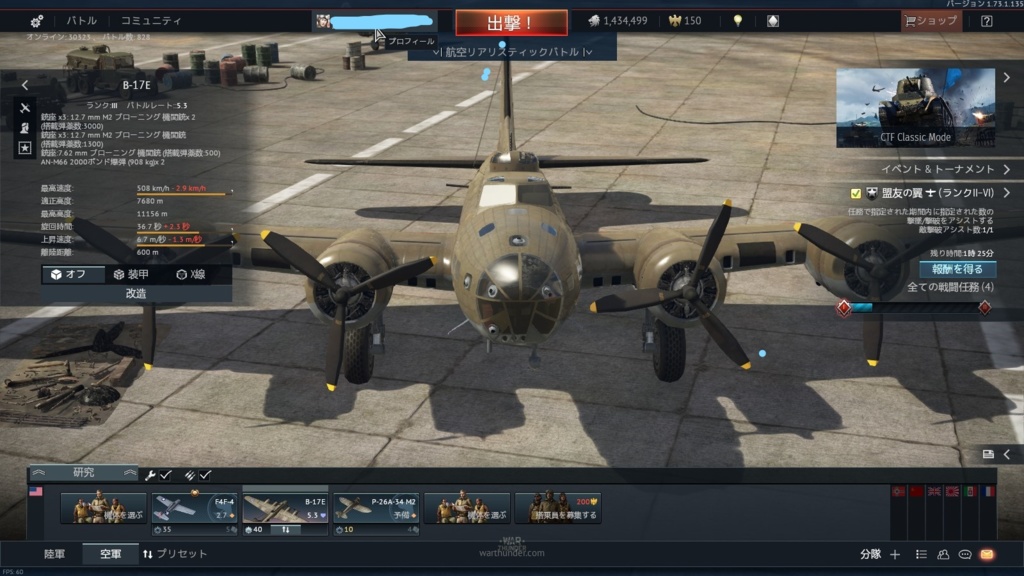This screenshot has width=1024, height=576.
Task: Launch battle with the red 出撃！ button
Action: [511, 22]
